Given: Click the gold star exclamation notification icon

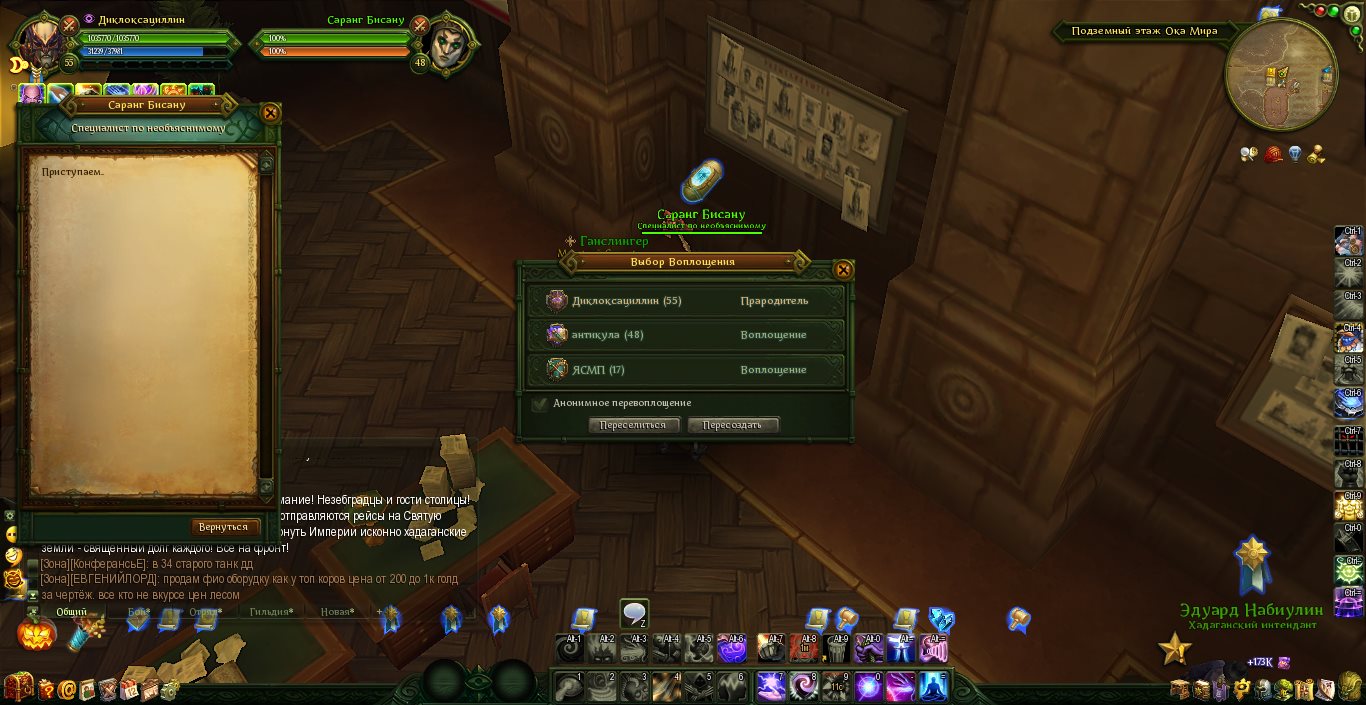Looking at the screenshot, I should click(x=1174, y=650).
